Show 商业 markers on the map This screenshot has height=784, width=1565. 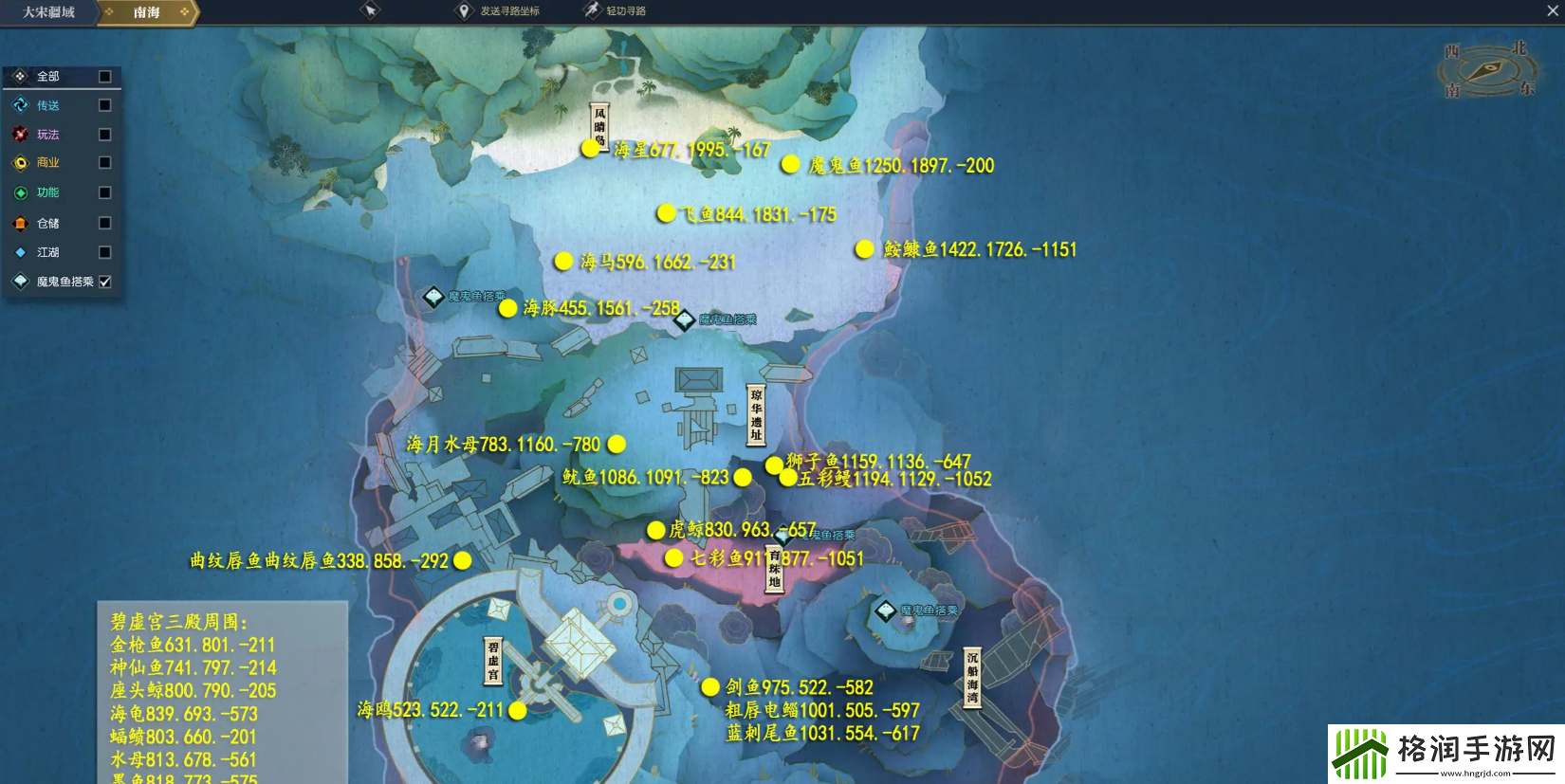pyautogui.click(x=105, y=163)
